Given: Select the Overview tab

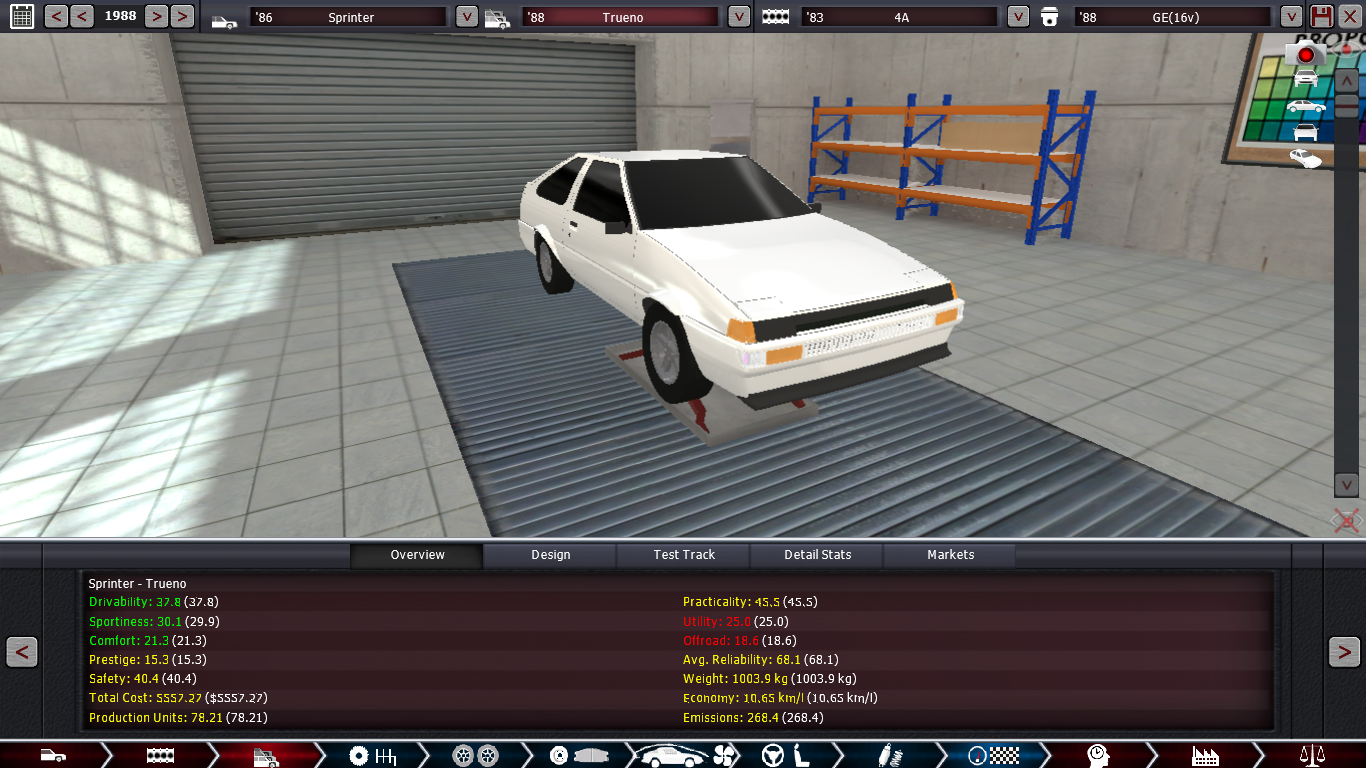Looking at the screenshot, I should (x=417, y=555).
